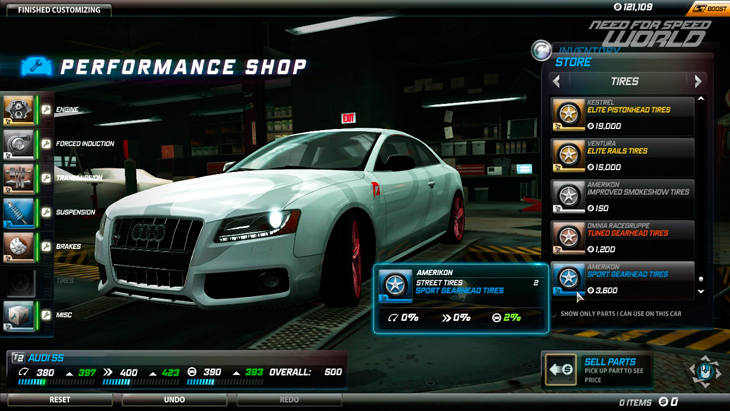
Task: Click the Reset button
Action: [x=59, y=400]
